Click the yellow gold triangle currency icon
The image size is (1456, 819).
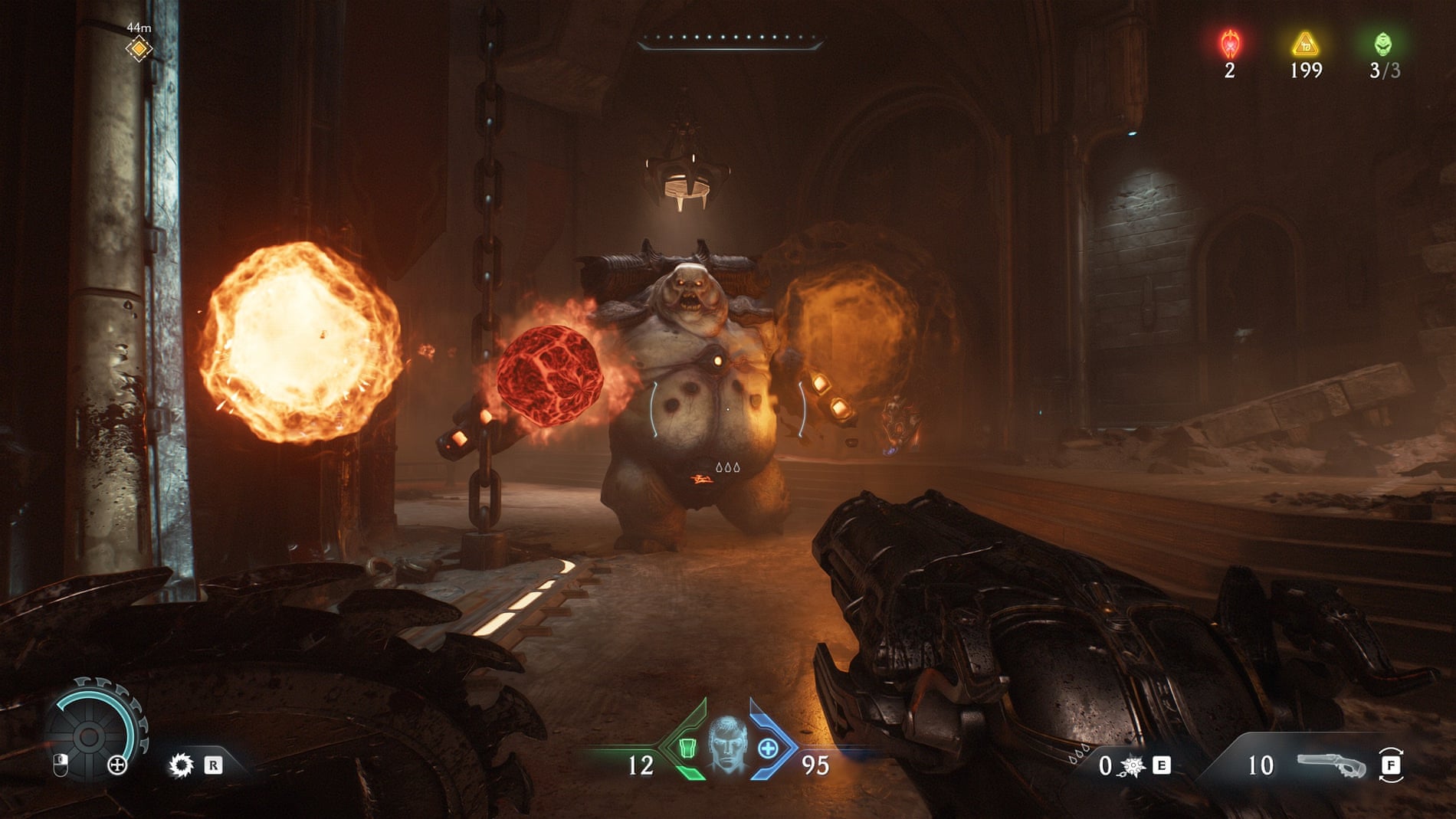[1305, 44]
